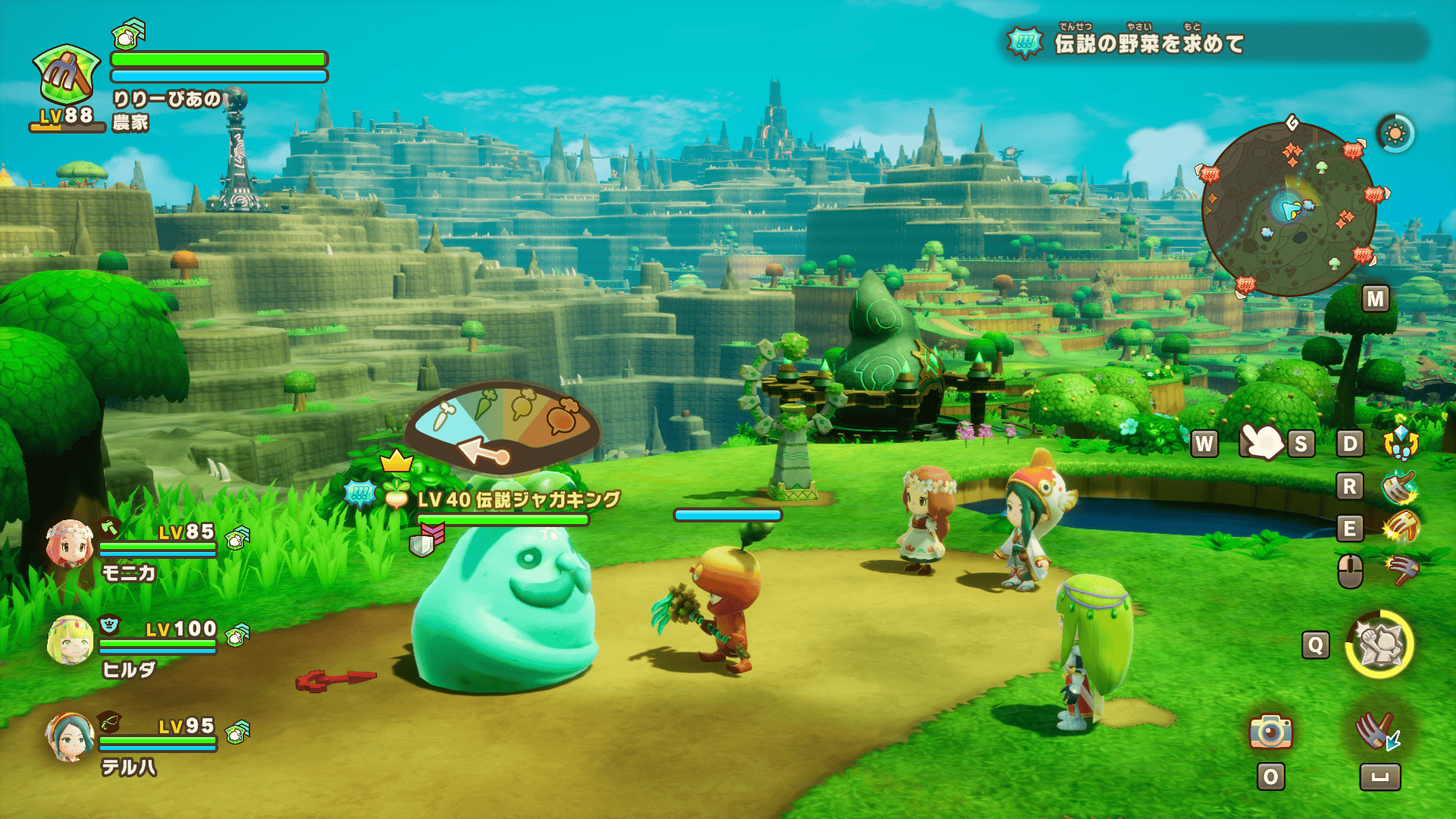Select the sun time-of-day icon
Image resolution: width=1456 pixels, height=819 pixels.
click(1395, 134)
